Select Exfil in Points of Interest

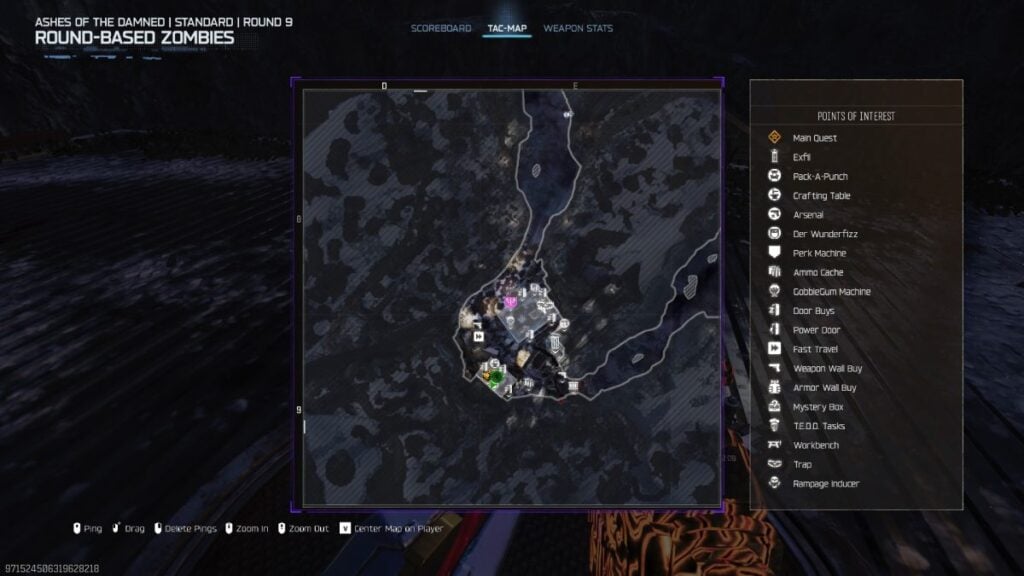801,157
